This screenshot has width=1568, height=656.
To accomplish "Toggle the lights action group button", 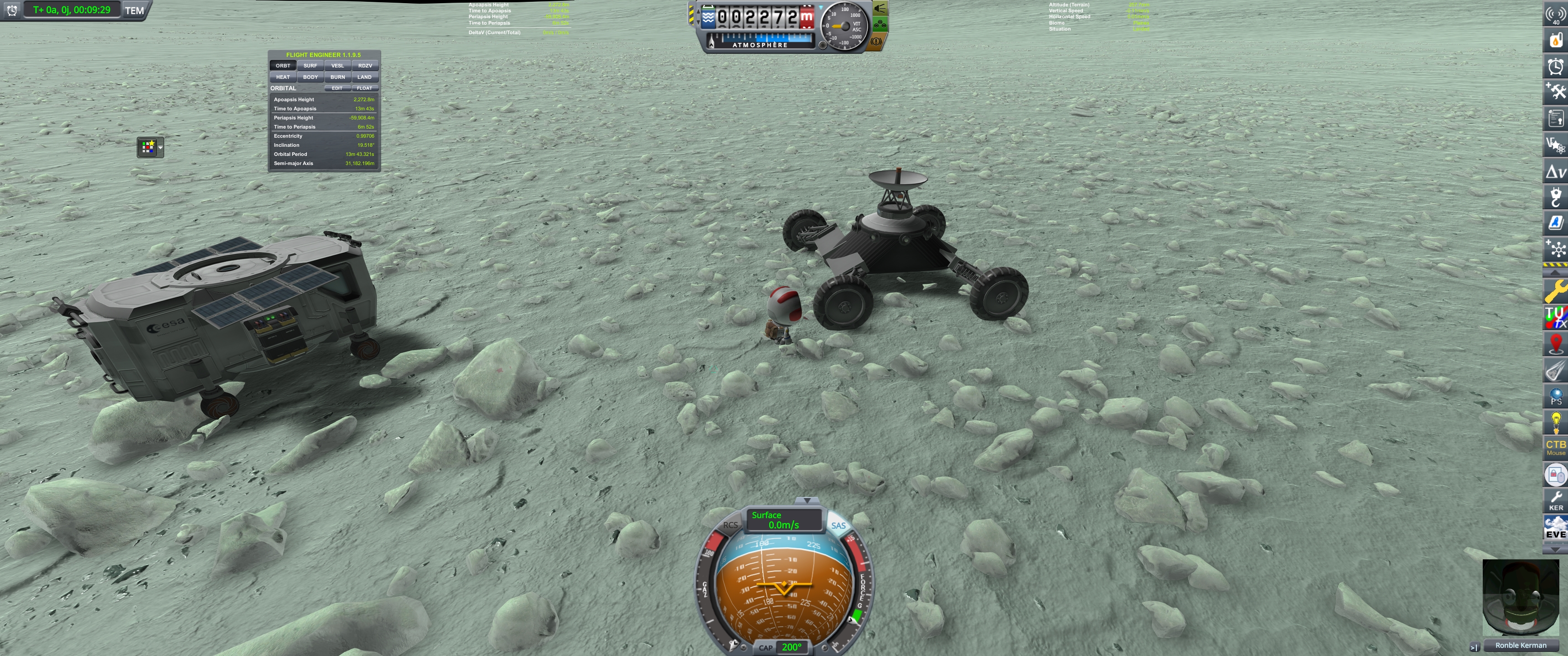I will coord(880,9).
